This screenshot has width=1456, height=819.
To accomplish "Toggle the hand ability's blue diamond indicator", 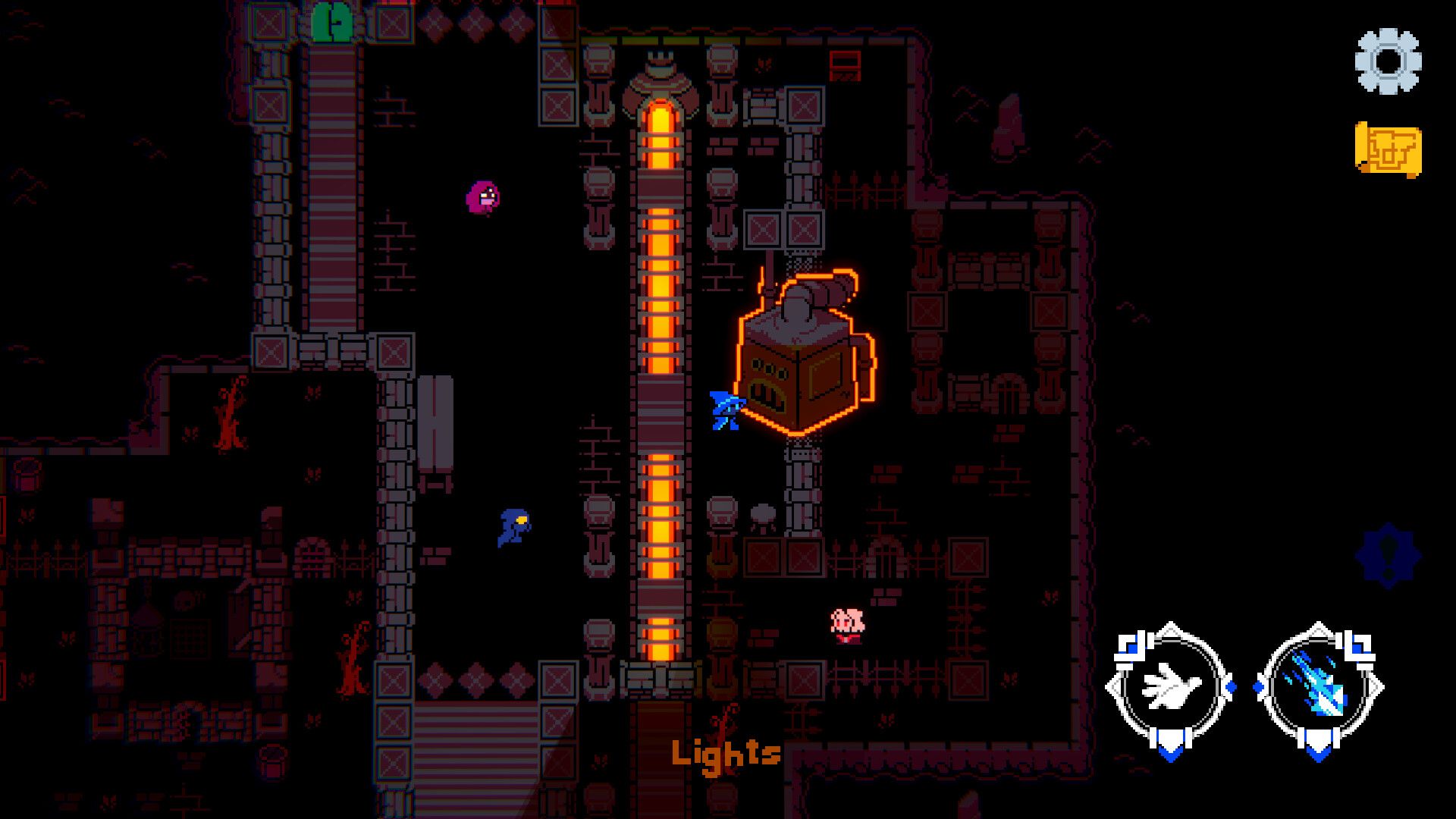I will (x=1231, y=686).
